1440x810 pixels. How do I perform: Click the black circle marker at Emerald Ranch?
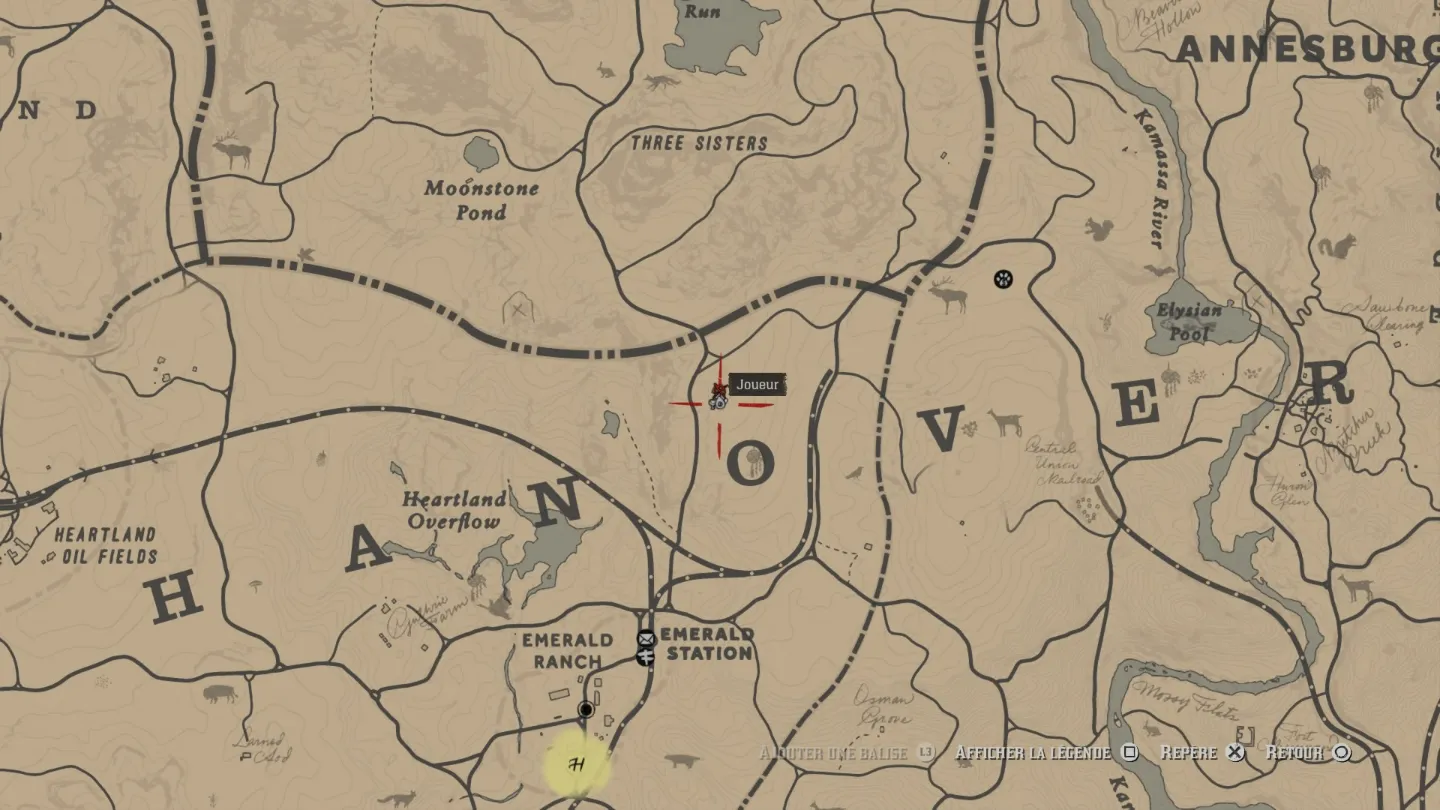click(x=586, y=710)
